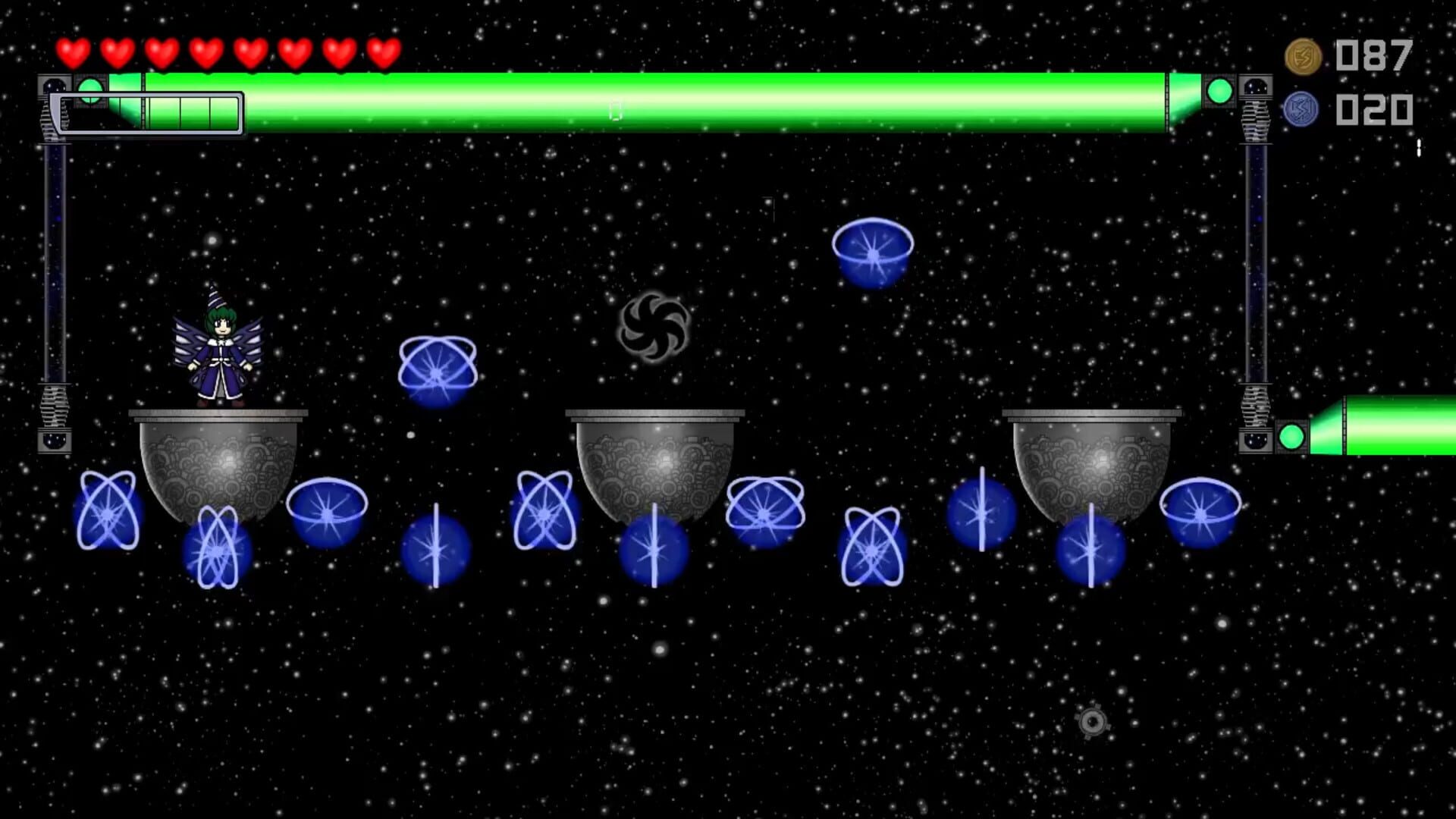The image size is (1456, 819).
Task: Click the first red heart in the health row
Action: coord(74,53)
